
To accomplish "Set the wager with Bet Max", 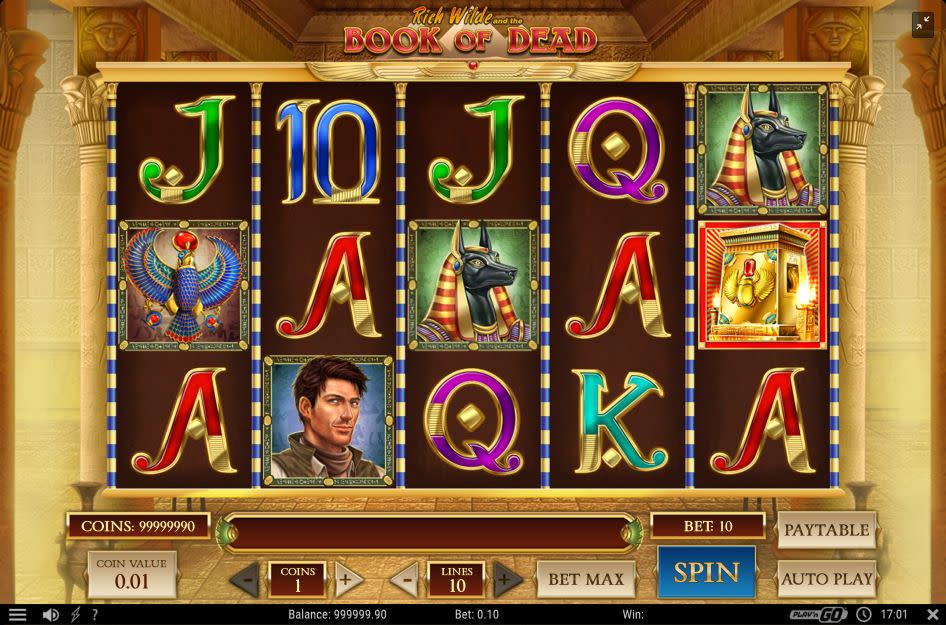I will (x=587, y=578).
